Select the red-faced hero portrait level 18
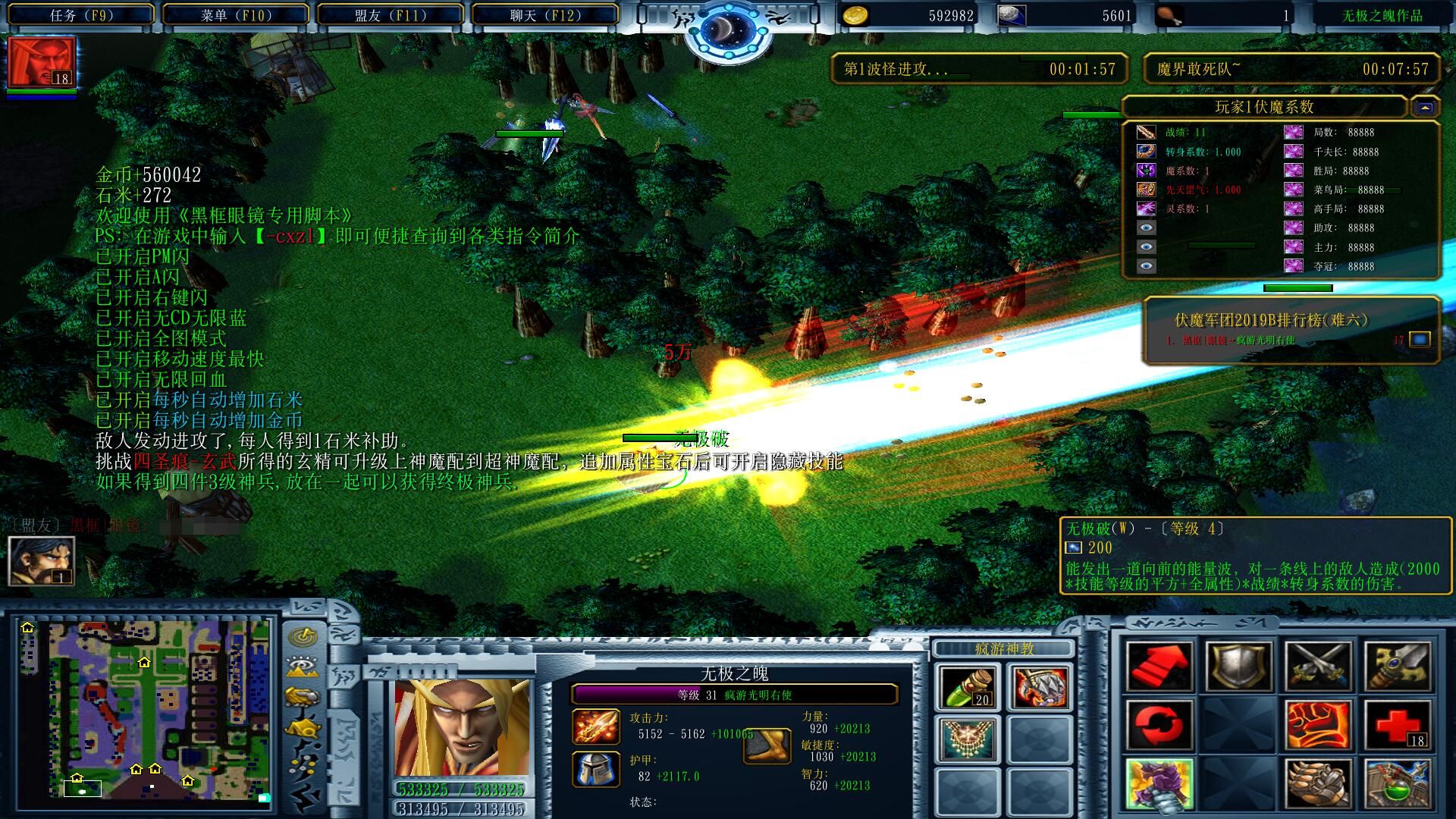The width and height of the screenshot is (1456, 819). point(42,63)
